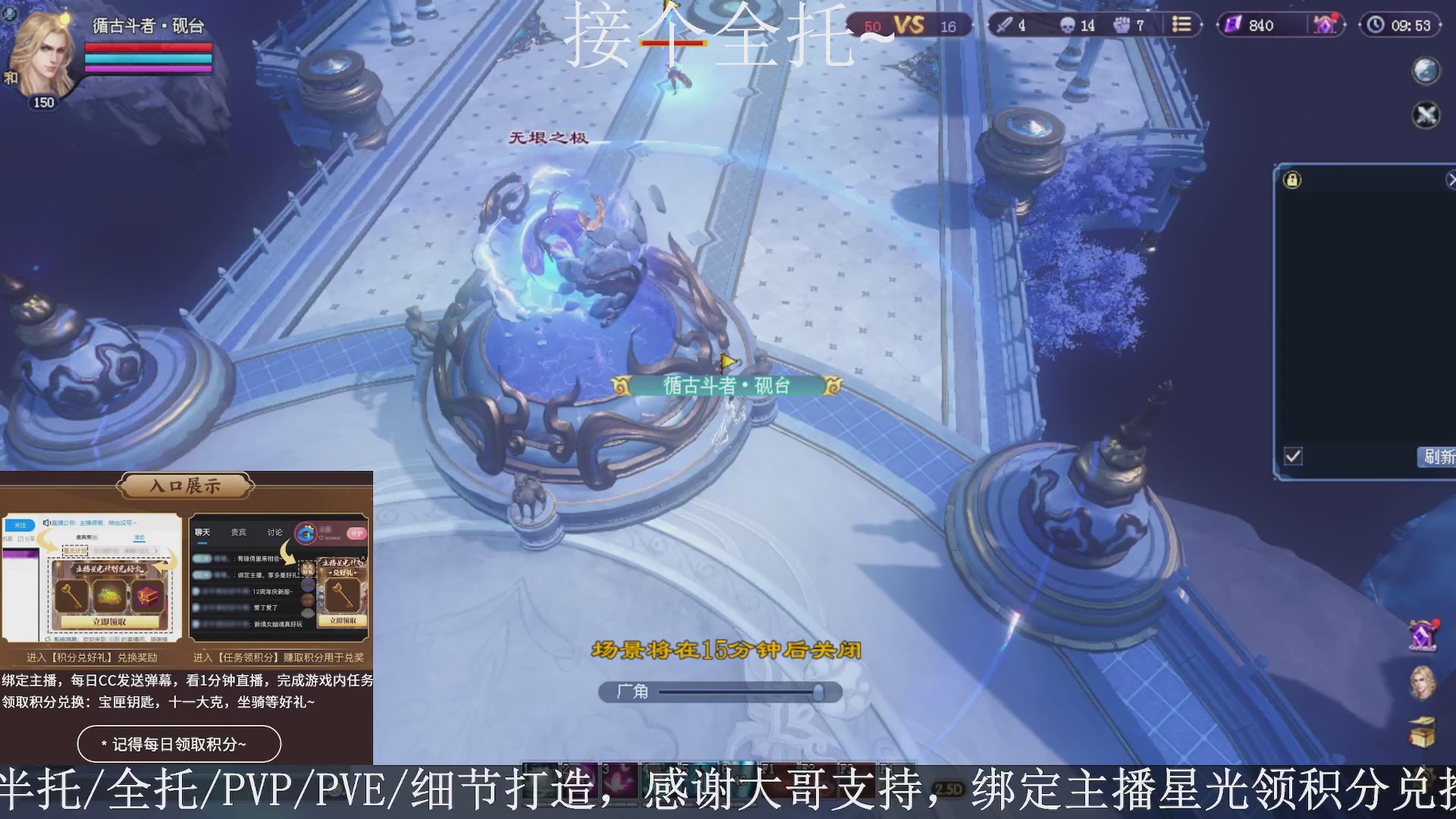The image size is (1456, 819).
Task: Click the fist assists counter icon
Action: [1121, 25]
